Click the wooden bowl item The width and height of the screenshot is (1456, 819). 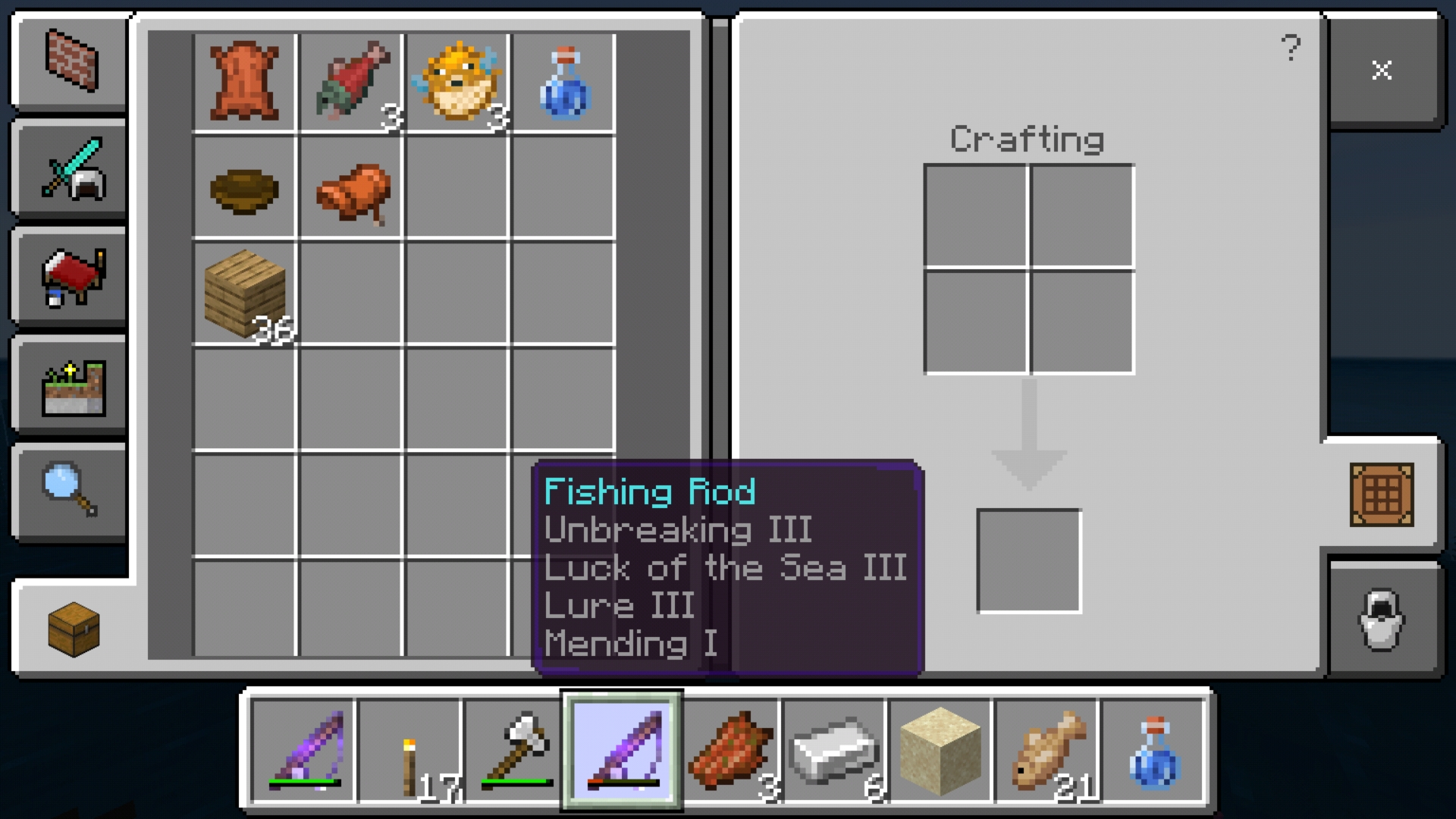click(x=244, y=191)
